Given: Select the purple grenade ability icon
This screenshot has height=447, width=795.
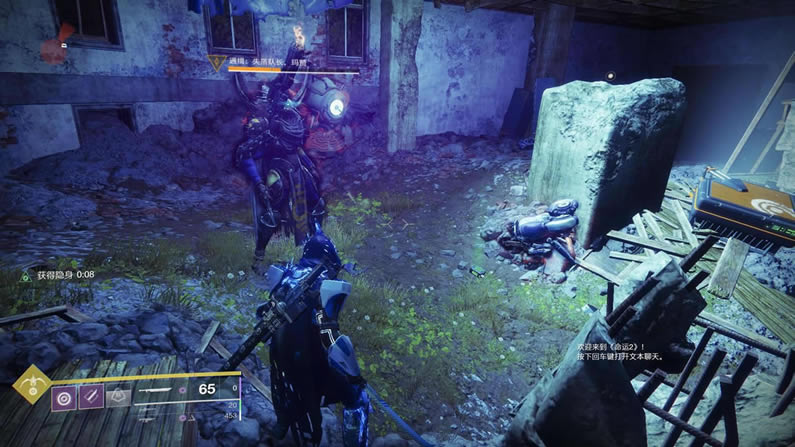Looking at the screenshot, I should 64,397.
